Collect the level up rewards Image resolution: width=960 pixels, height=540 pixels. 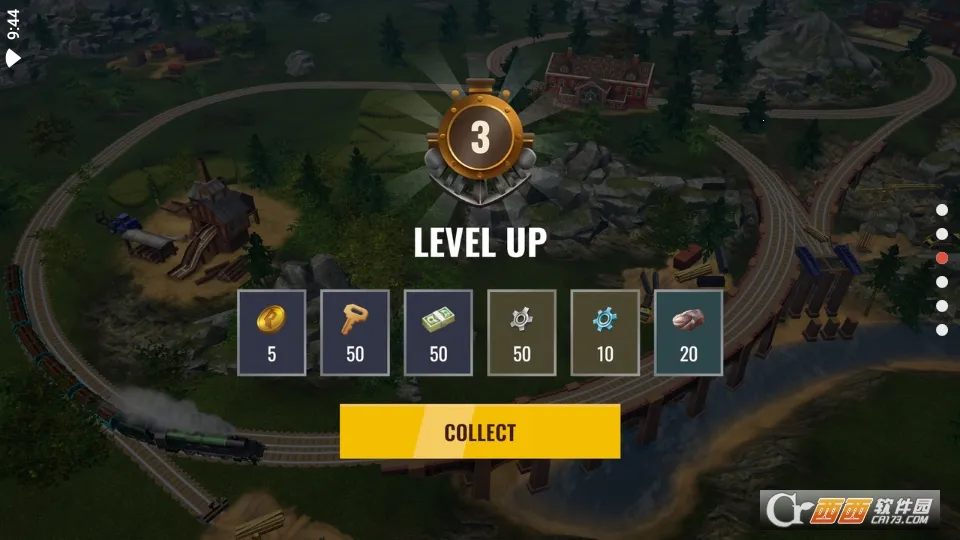pyautogui.click(x=480, y=432)
